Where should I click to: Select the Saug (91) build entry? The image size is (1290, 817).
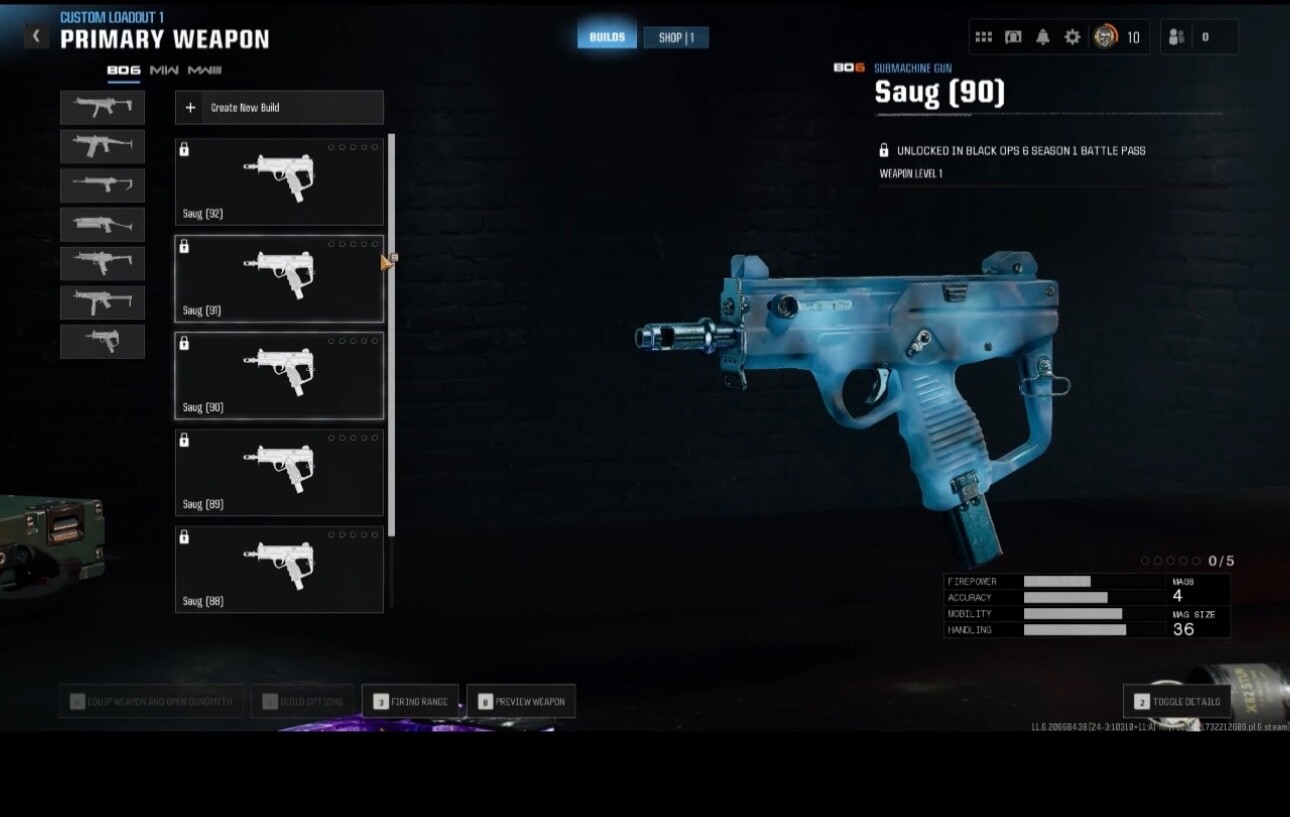click(x=278, y=278)
